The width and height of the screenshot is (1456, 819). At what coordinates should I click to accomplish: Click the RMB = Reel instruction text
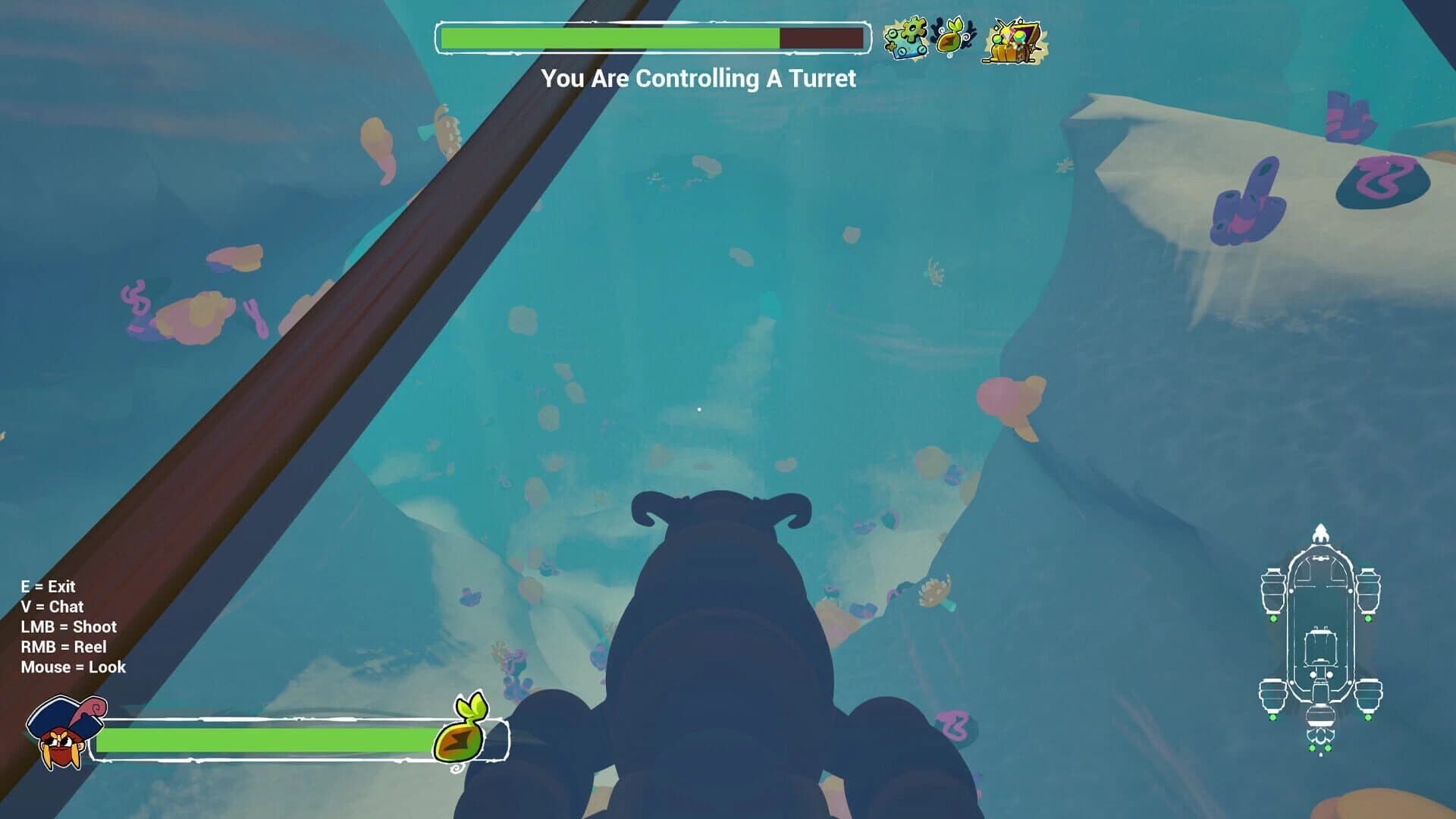pos(64,647)
